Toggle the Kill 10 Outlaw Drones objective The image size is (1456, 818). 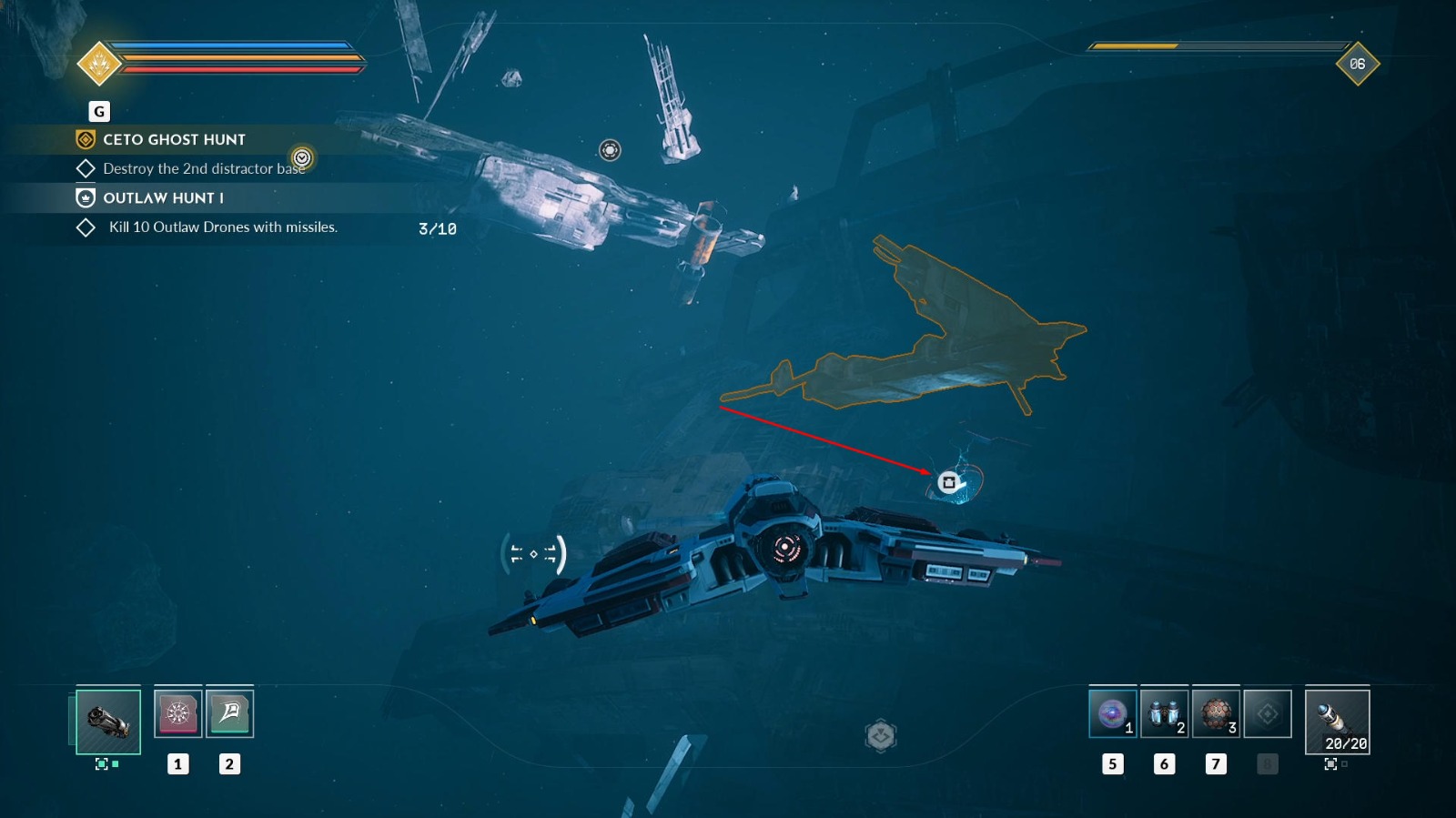pyautogui.click(x=87, y=227)
